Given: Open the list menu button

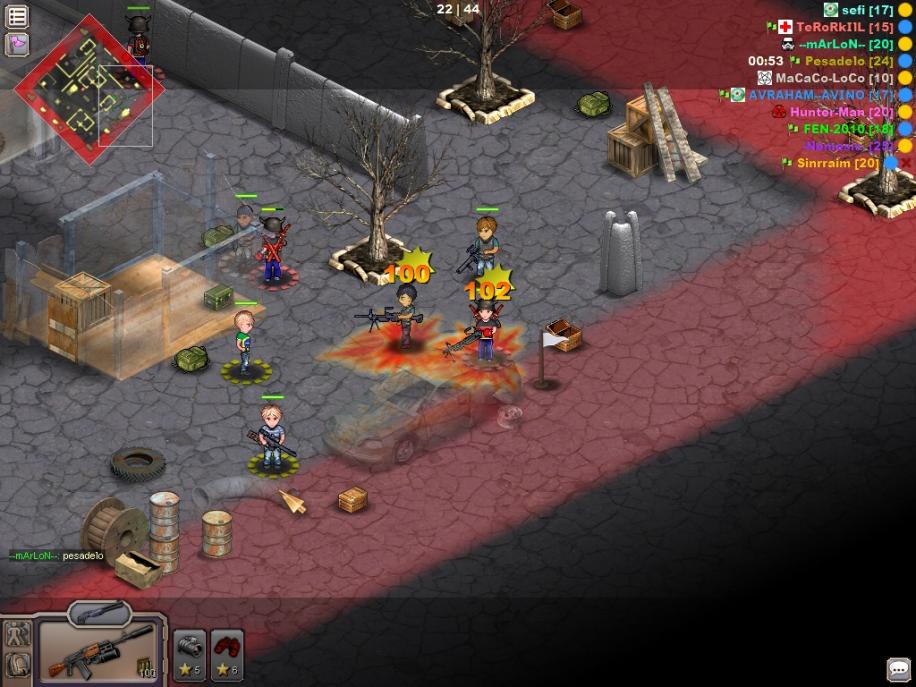Looking at the screenshot, I should point(17,16).
